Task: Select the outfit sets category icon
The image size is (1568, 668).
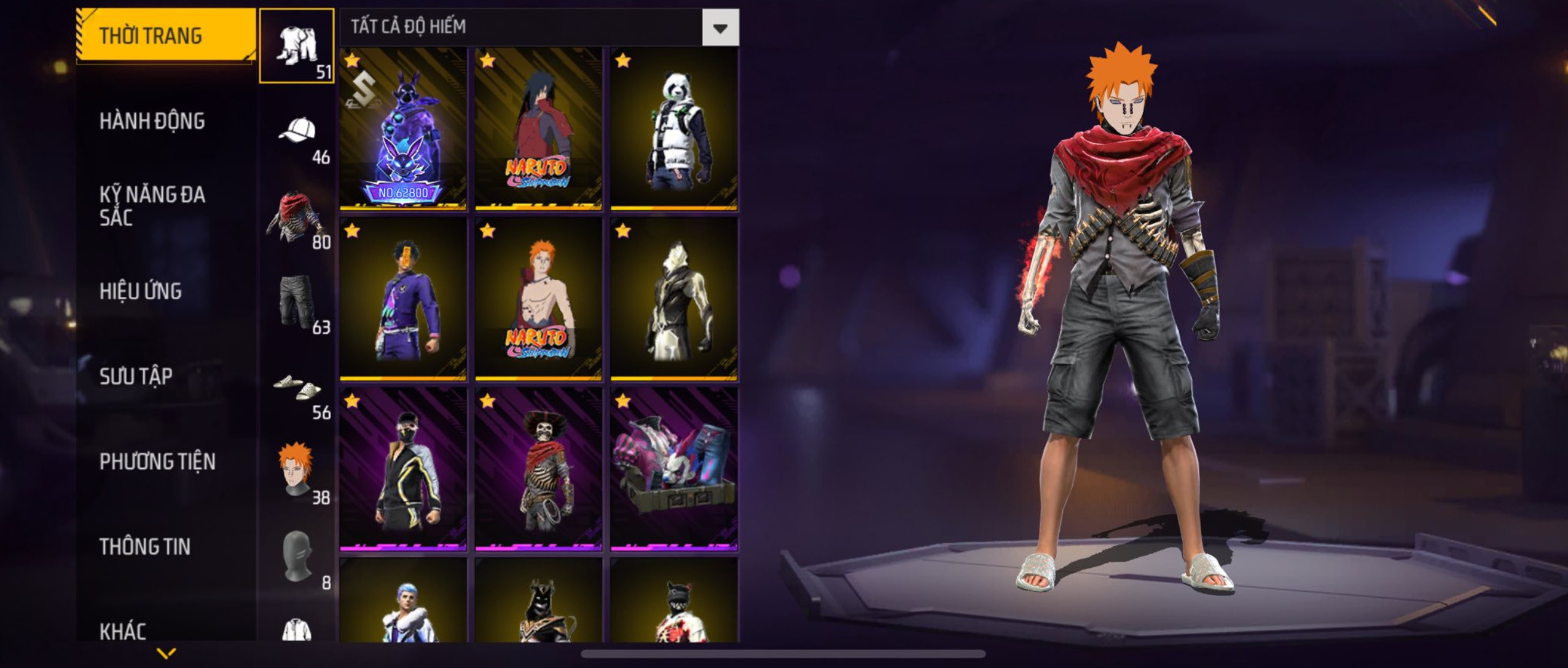Action: coord(297,46)
